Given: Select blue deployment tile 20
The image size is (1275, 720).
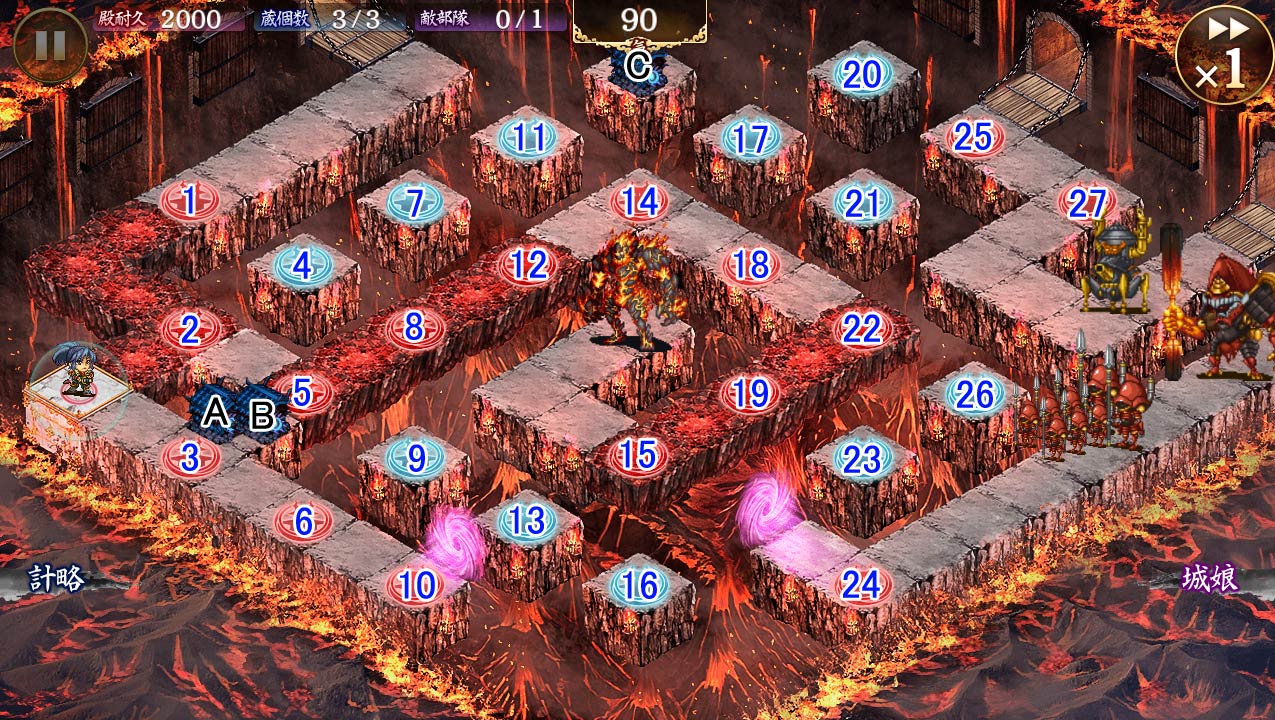Looking at the screenshot, I should (863, 75).
